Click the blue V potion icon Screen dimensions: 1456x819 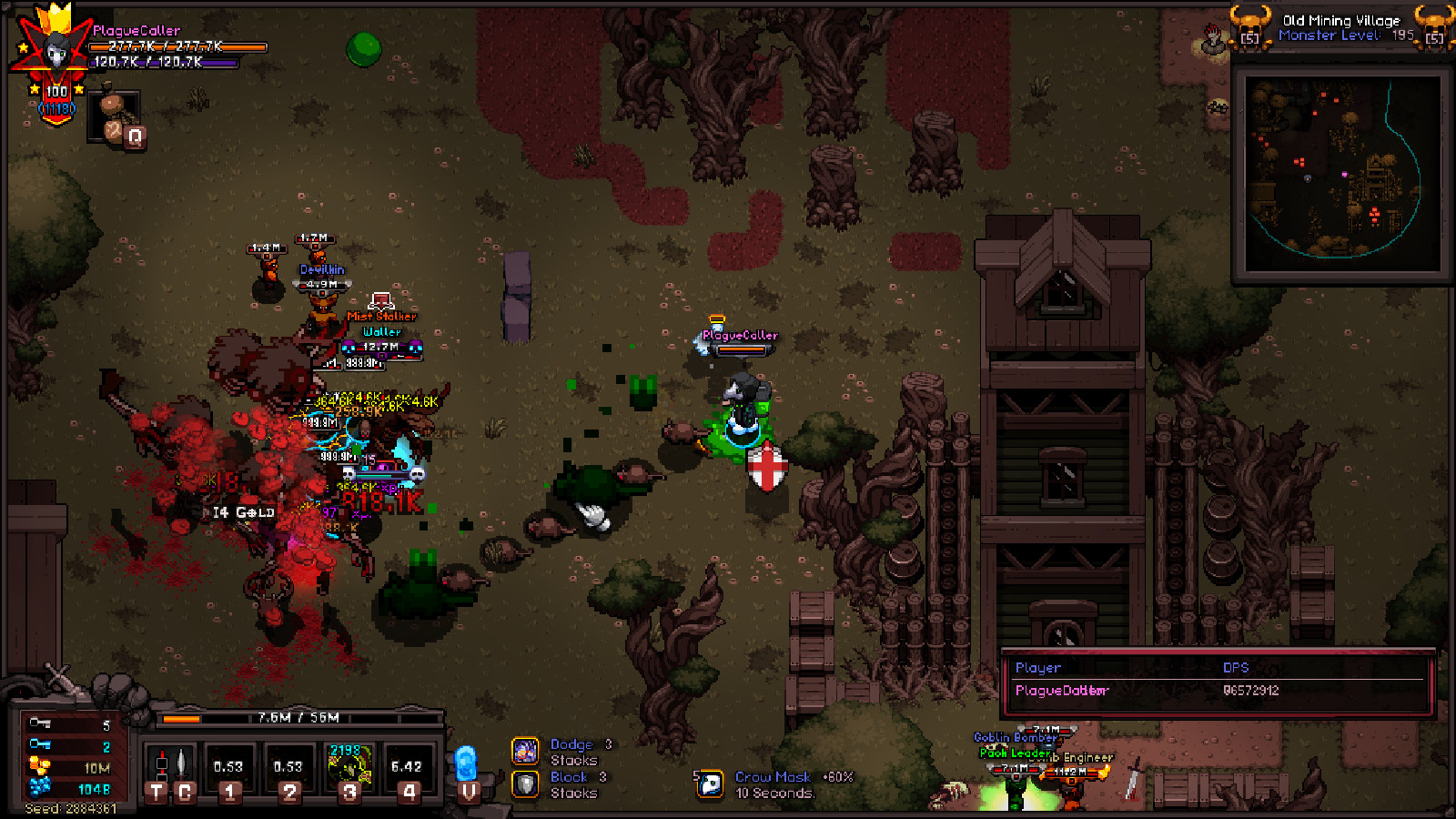468,764
